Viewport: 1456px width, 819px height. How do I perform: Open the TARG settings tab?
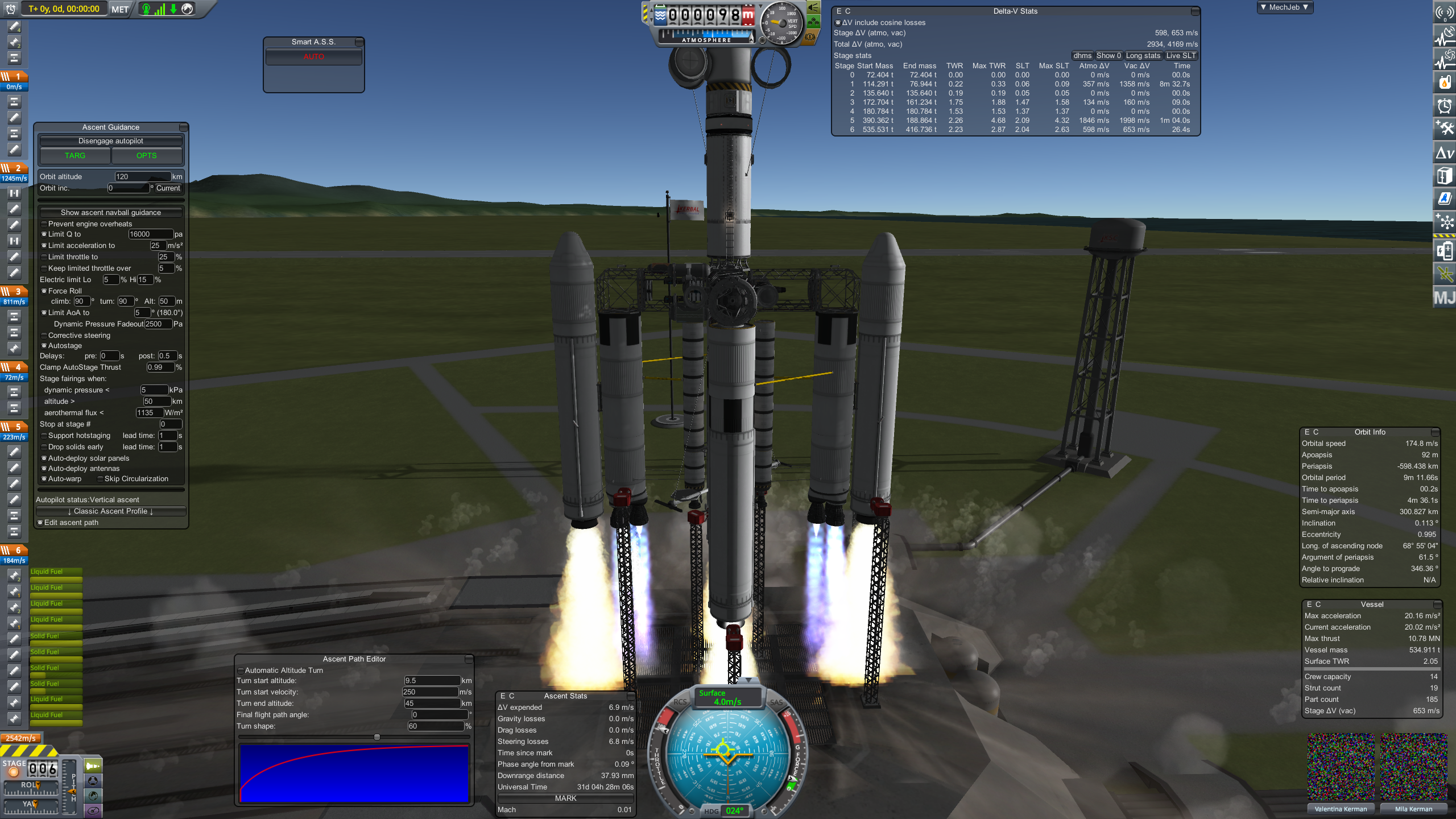click(x=75, y=156)
